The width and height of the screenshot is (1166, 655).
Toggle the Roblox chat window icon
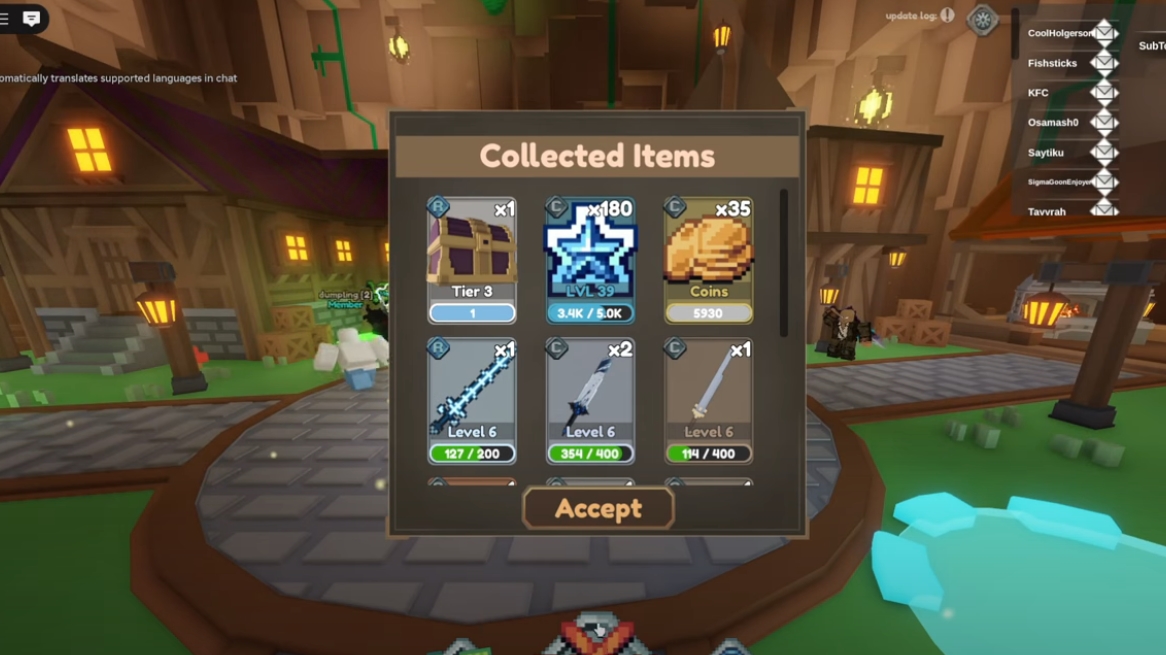pos(31,18)
